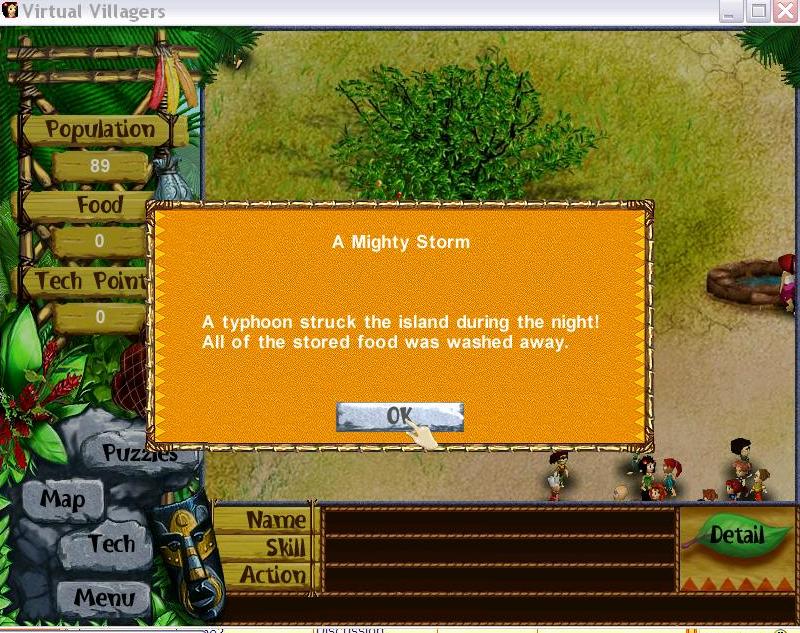
Task: Show the Tech screen
Action: click(110, 544)
